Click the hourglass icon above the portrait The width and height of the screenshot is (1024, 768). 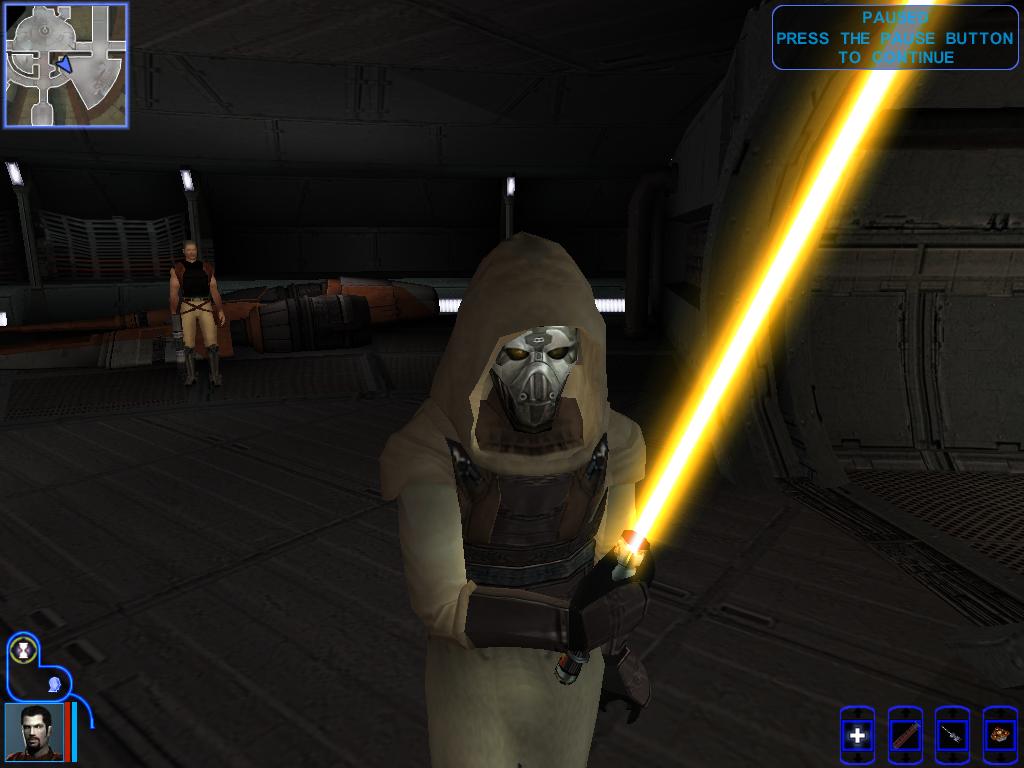pyautogui.click(x=22, y=651)
